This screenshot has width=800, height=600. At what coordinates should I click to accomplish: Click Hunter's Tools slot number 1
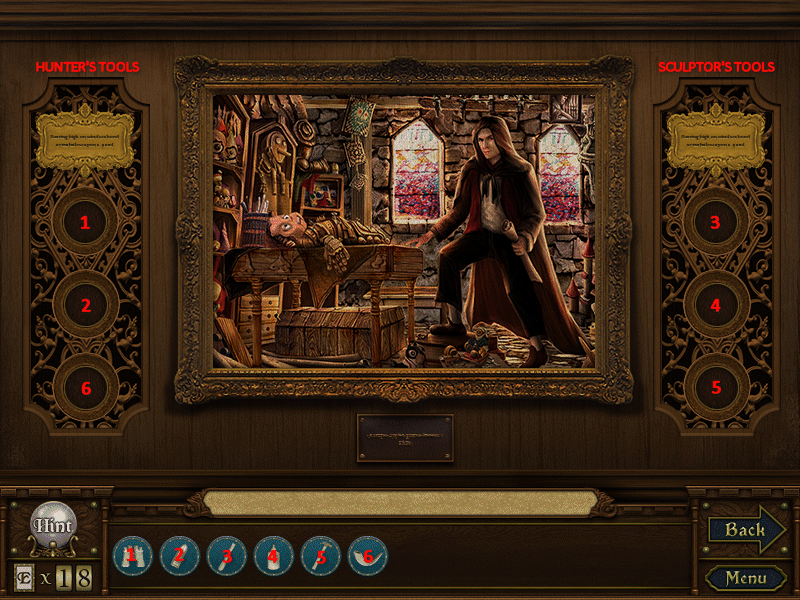[86, 223]
